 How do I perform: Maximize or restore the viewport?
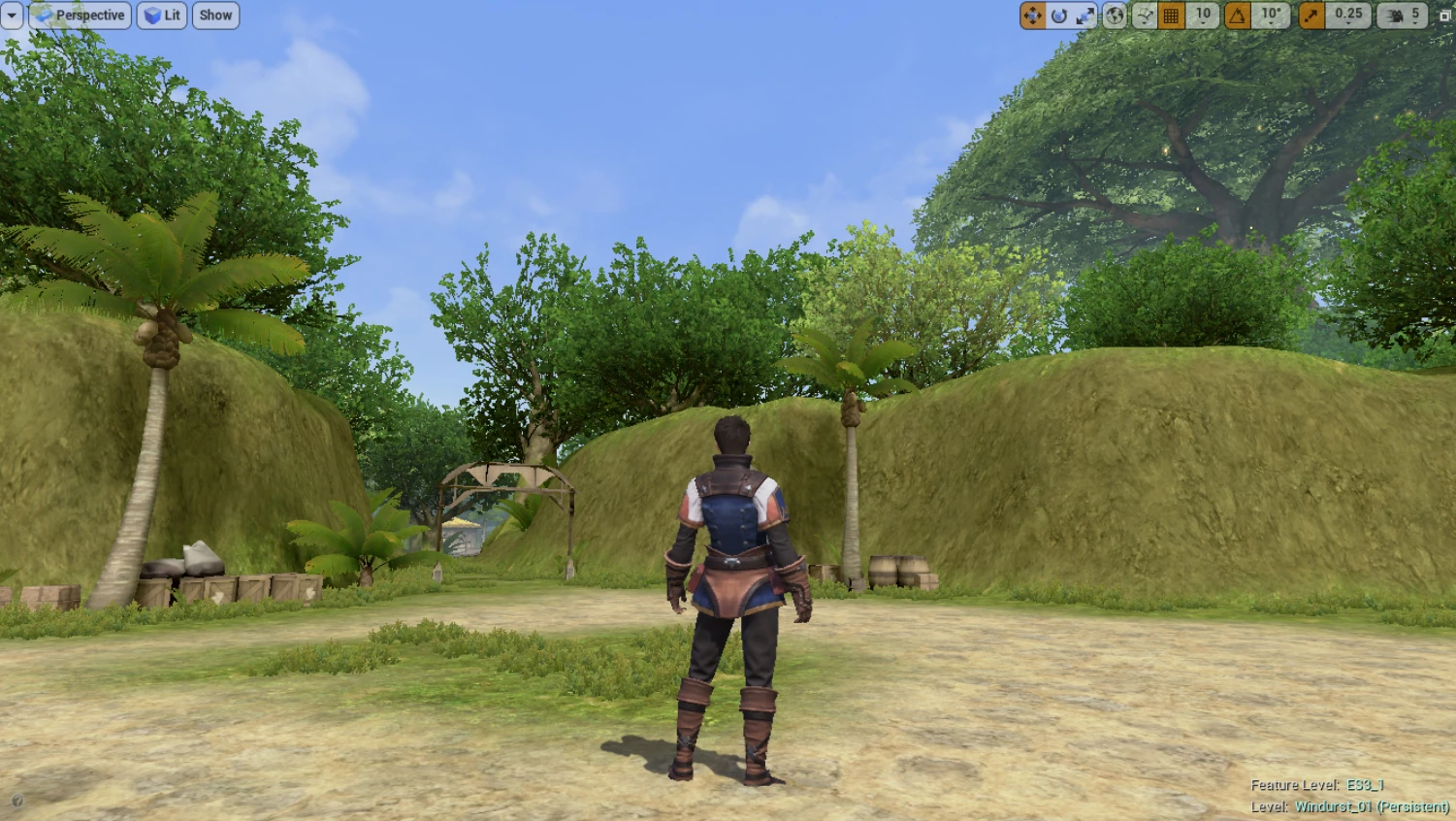pyautogui.click(x=1445, y=16)
